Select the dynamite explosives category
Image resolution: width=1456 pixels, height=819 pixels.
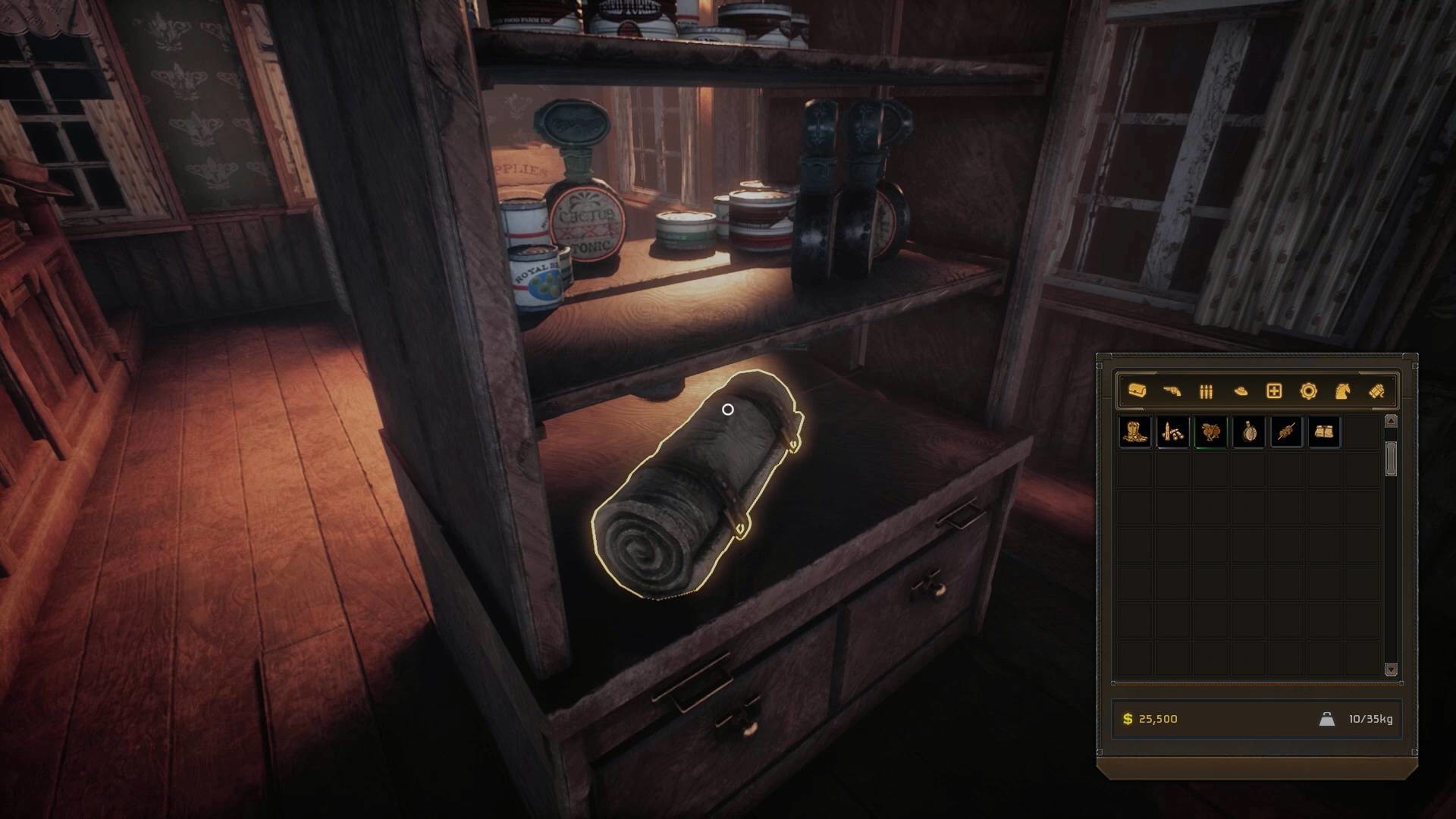point(1376,391)
